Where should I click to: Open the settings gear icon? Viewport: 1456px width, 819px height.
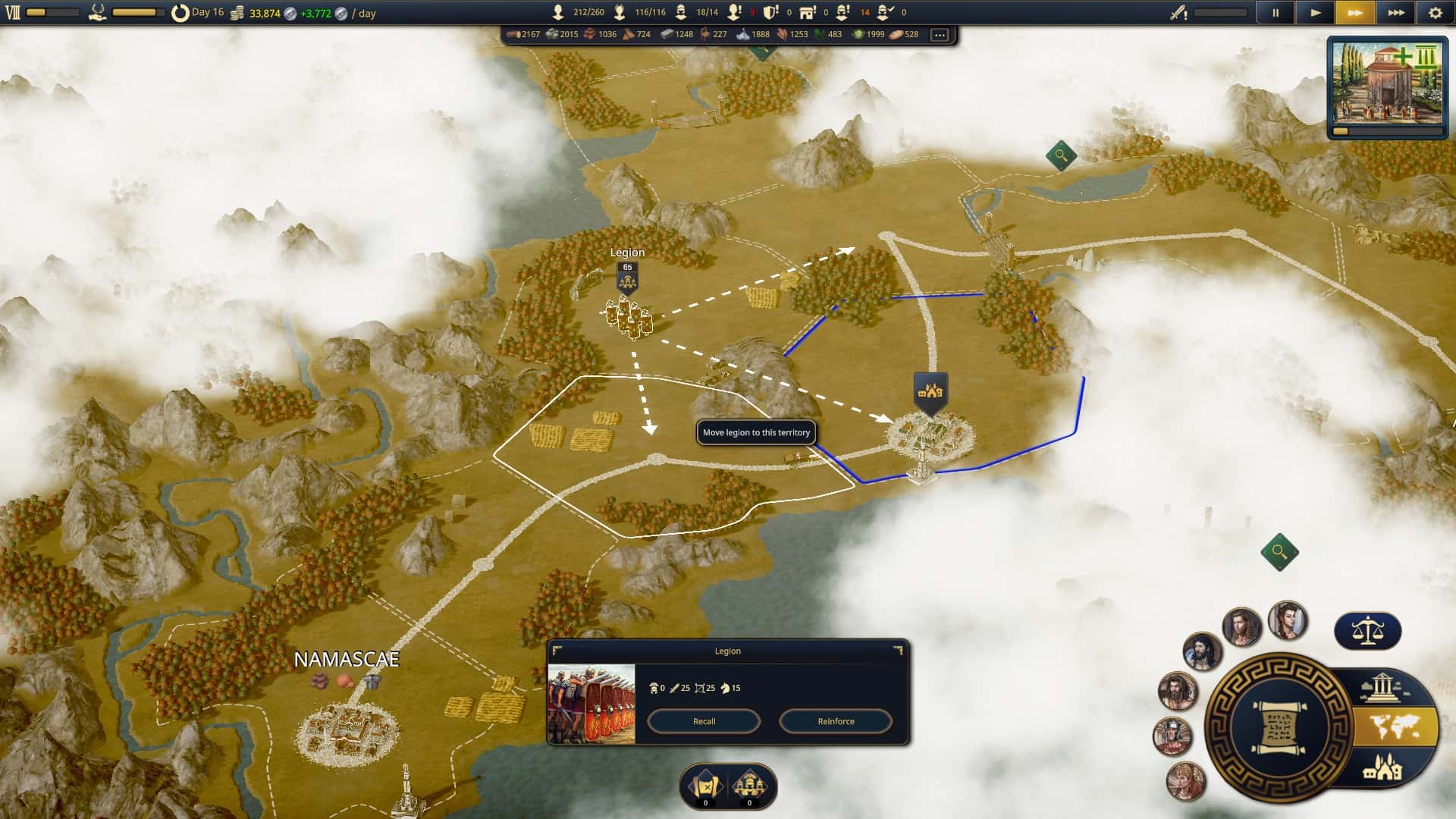click(x=1437, y=13)
